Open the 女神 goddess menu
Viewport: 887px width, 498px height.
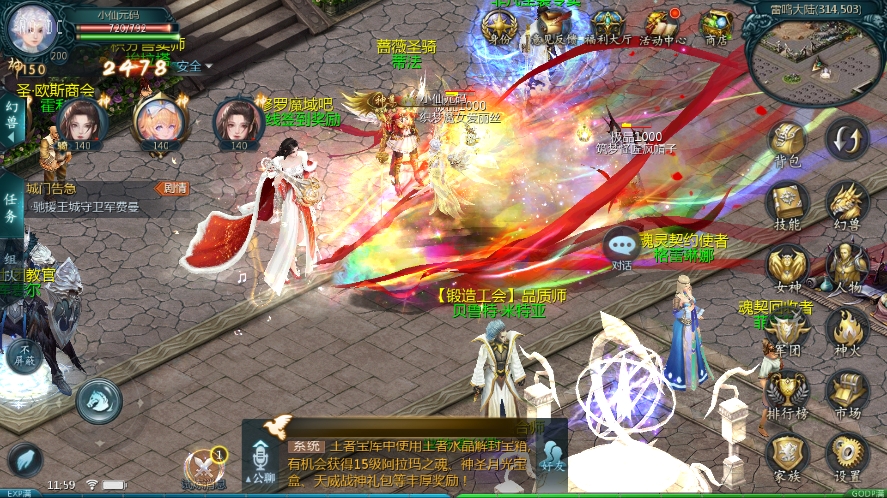788,267
